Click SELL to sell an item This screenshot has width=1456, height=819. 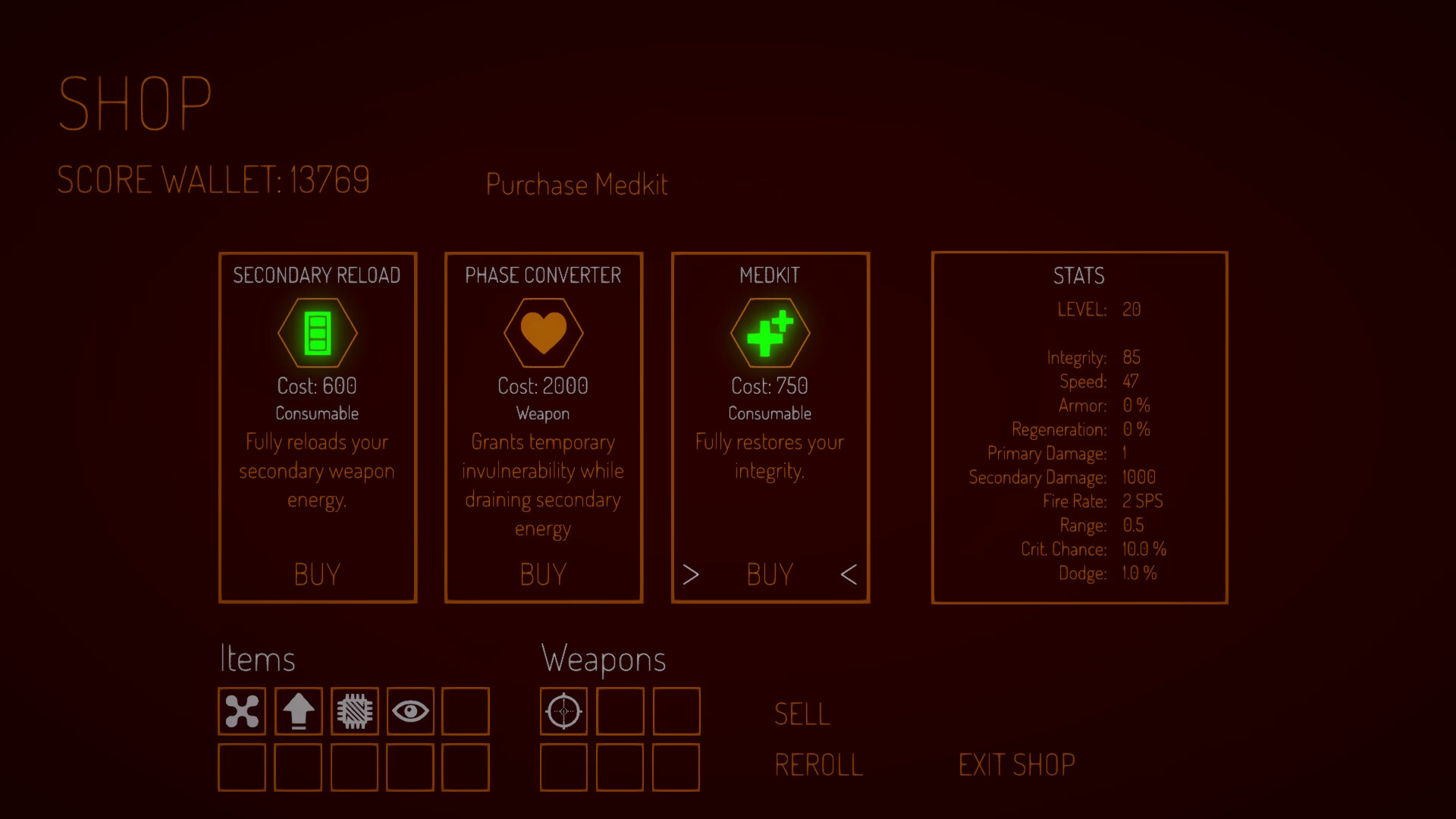(801, 713)
